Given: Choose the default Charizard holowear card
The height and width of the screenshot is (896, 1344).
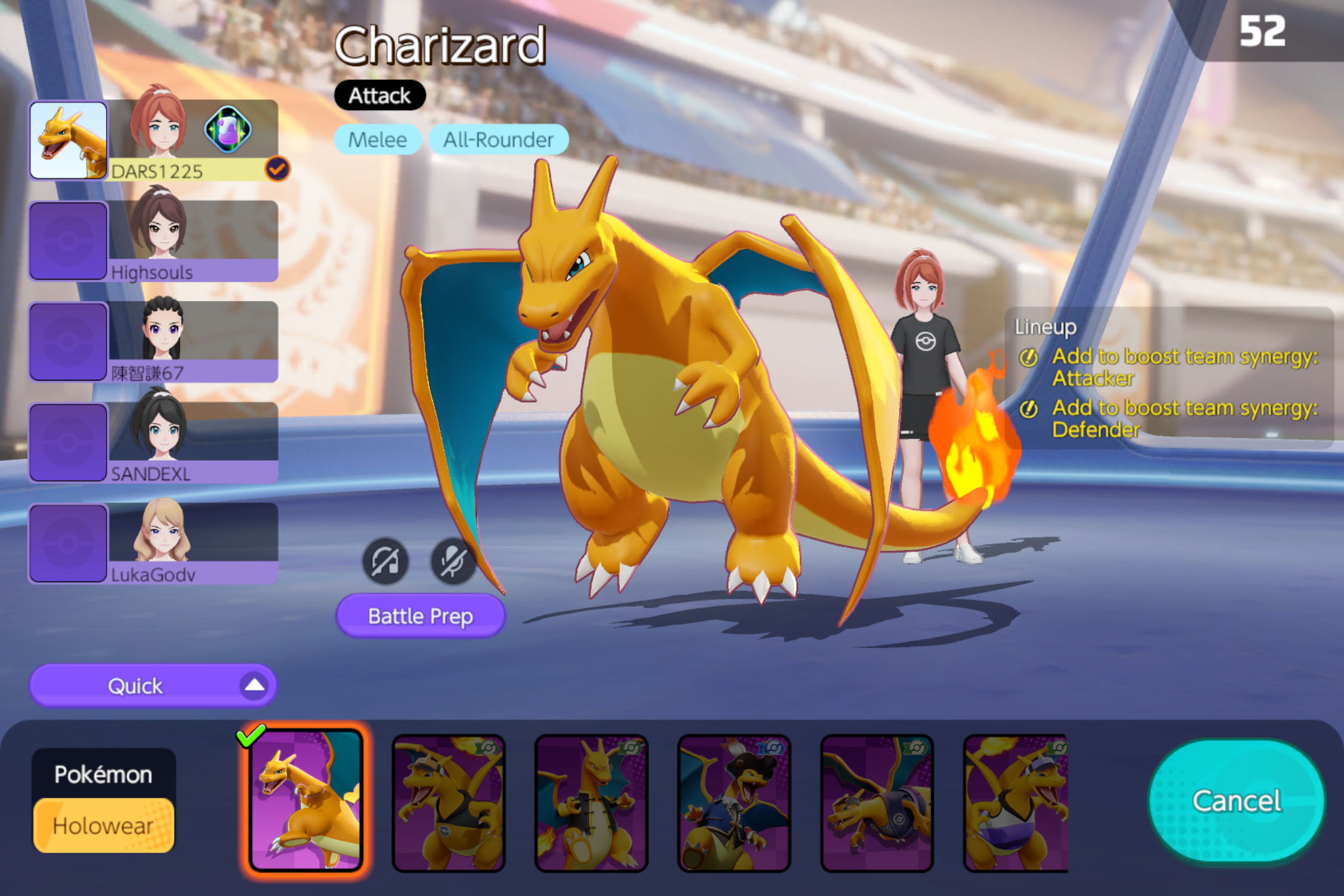Looking at the screenshot, I should (x=306, y=801).
